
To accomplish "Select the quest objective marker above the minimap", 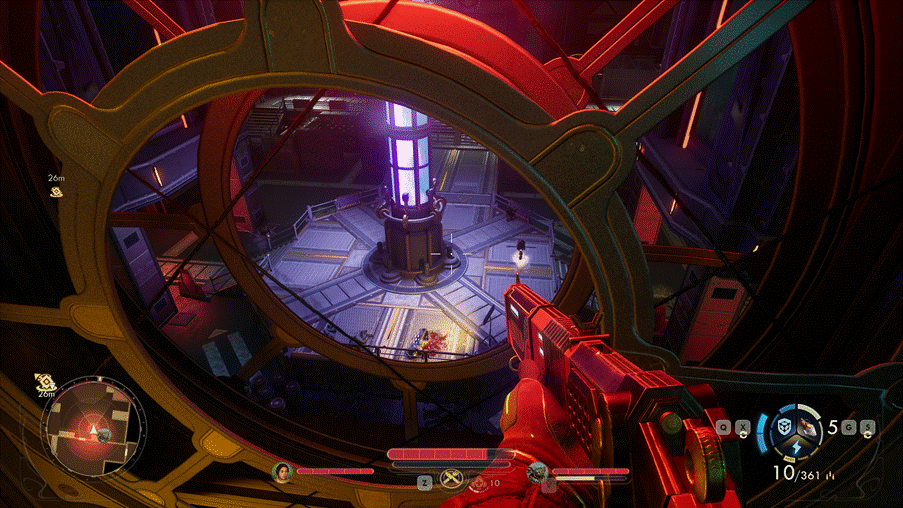I will coord(44,381).
